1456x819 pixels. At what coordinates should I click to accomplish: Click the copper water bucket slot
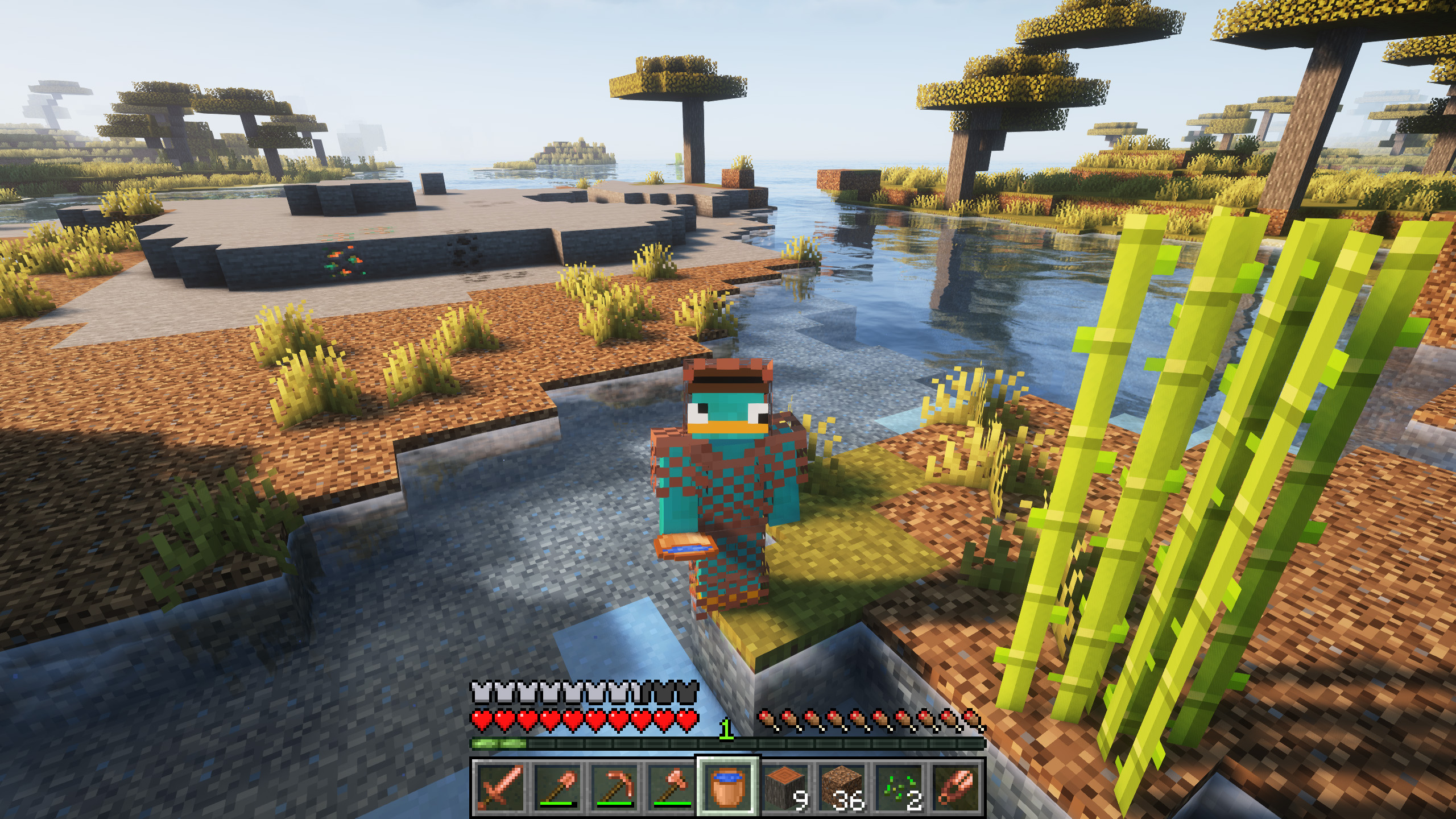click(727, 785)
